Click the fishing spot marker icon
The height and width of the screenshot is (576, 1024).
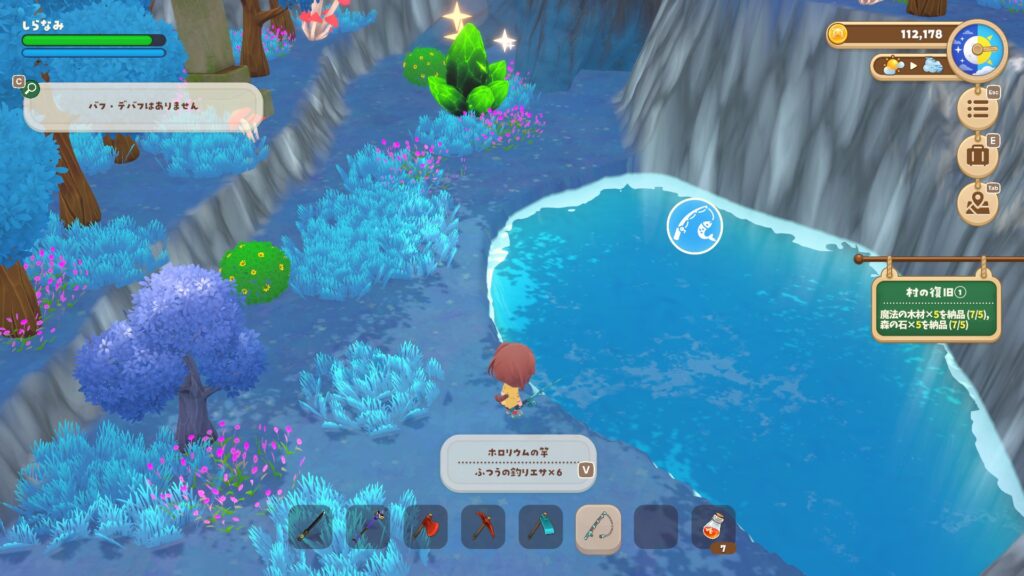[x=694, y=225]
